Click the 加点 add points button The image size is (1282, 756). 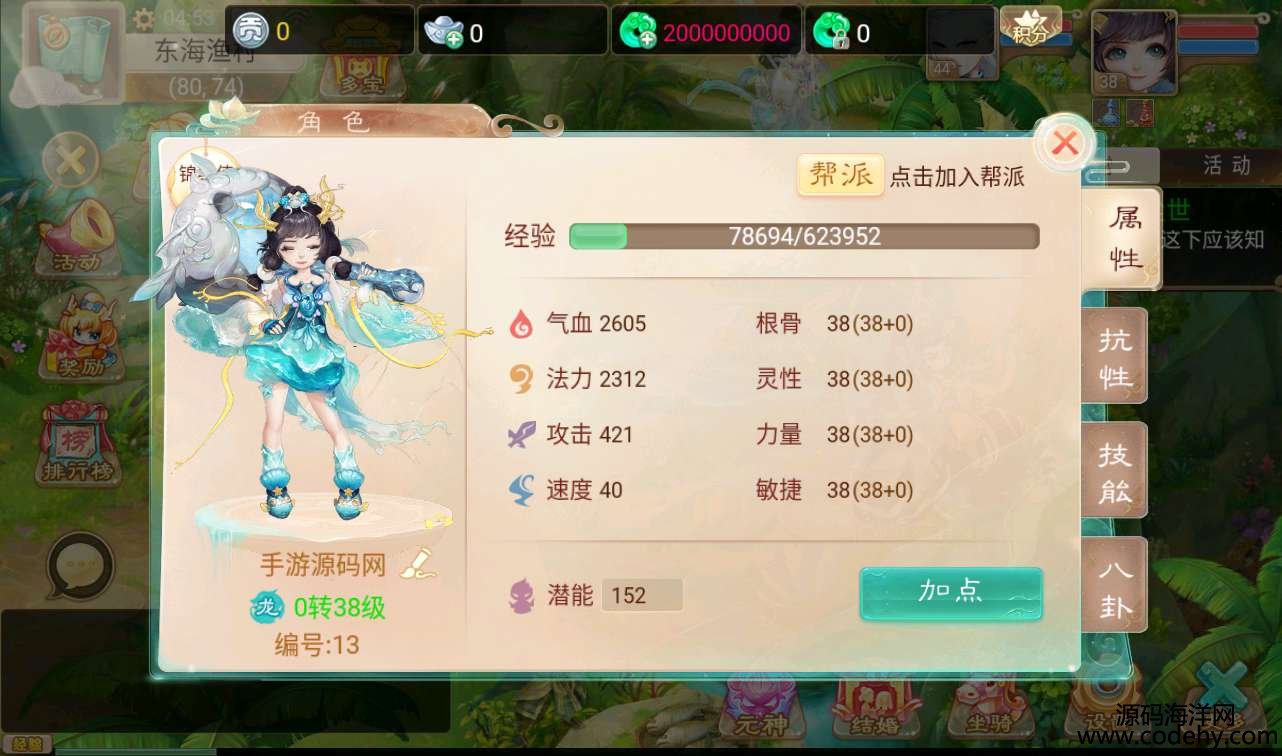(x=950, y=593)
